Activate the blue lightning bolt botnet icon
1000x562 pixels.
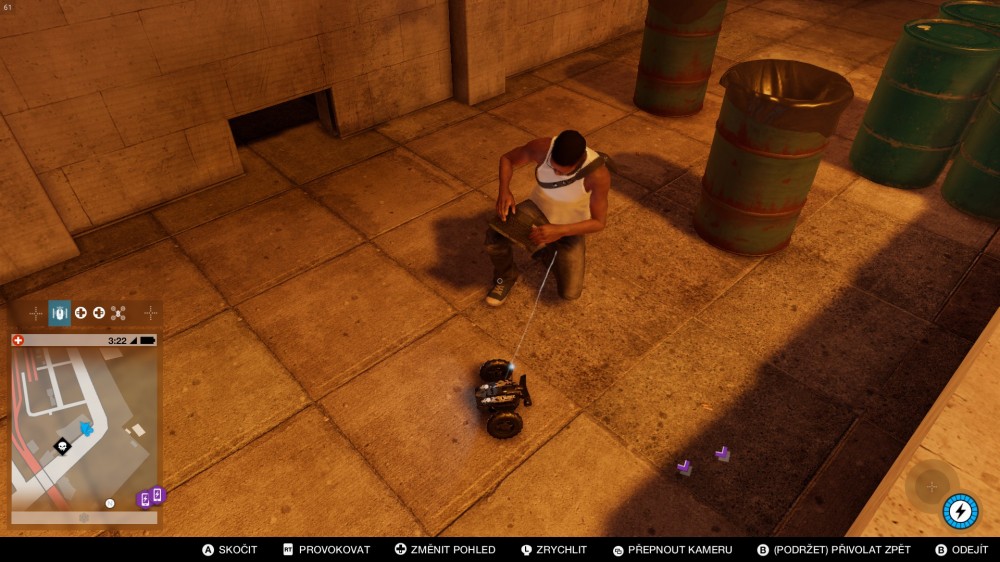[x=960, y=511]
